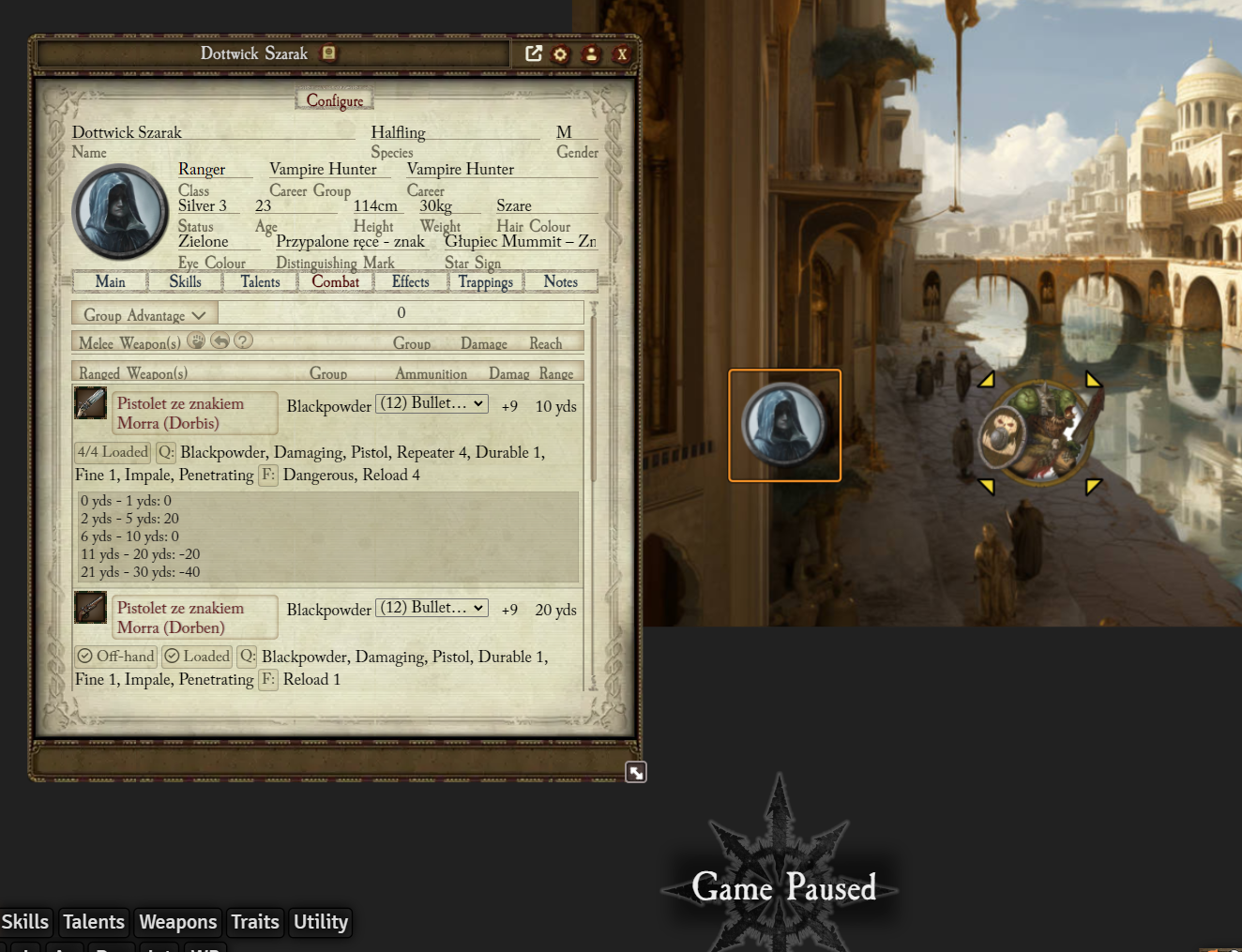Open the question mark help icon near Melee Weapons
The width and height of the screenshot is (1242, 952).
tap(243, 340)
